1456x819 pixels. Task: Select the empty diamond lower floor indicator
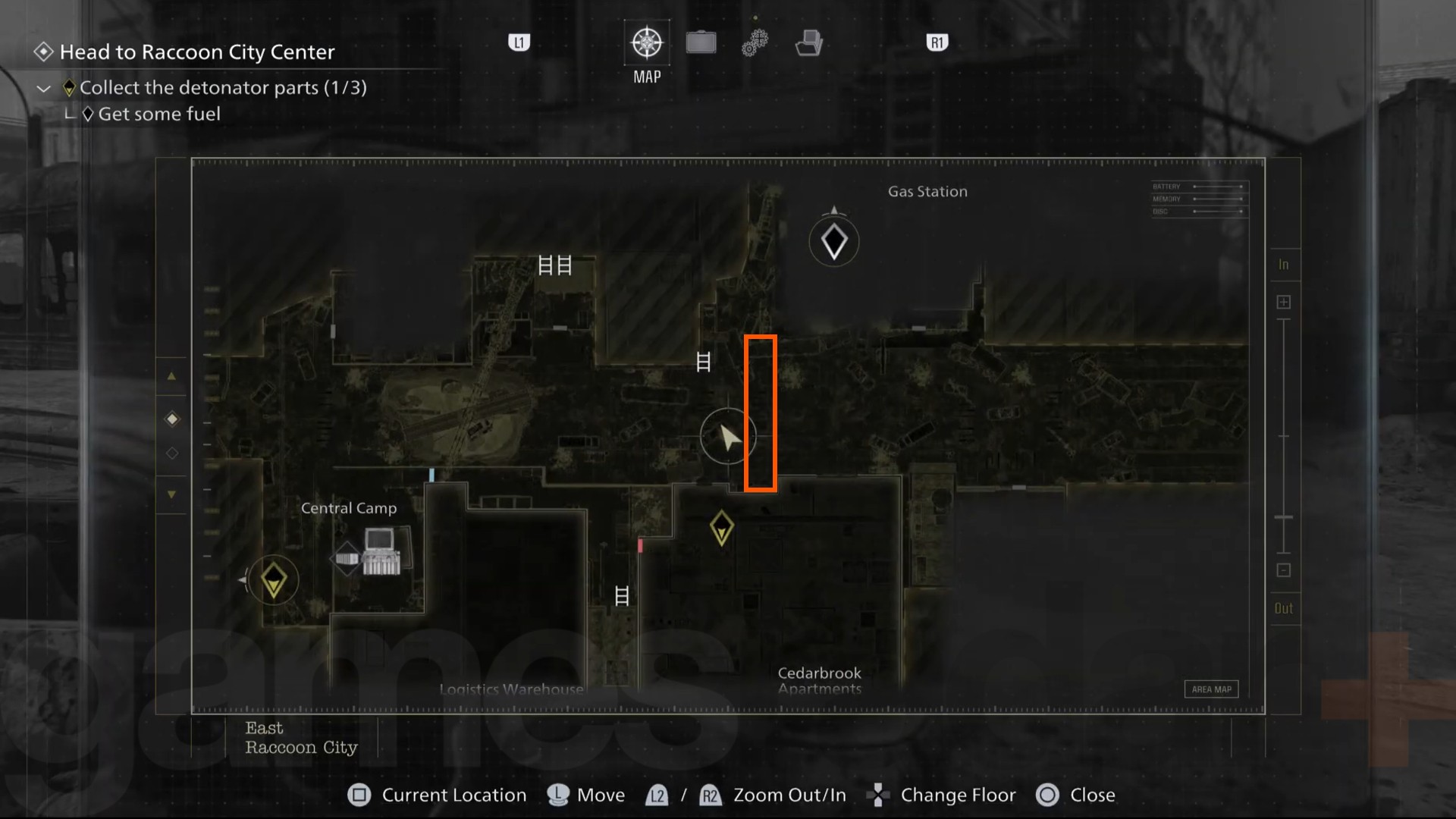coord(171,453)
